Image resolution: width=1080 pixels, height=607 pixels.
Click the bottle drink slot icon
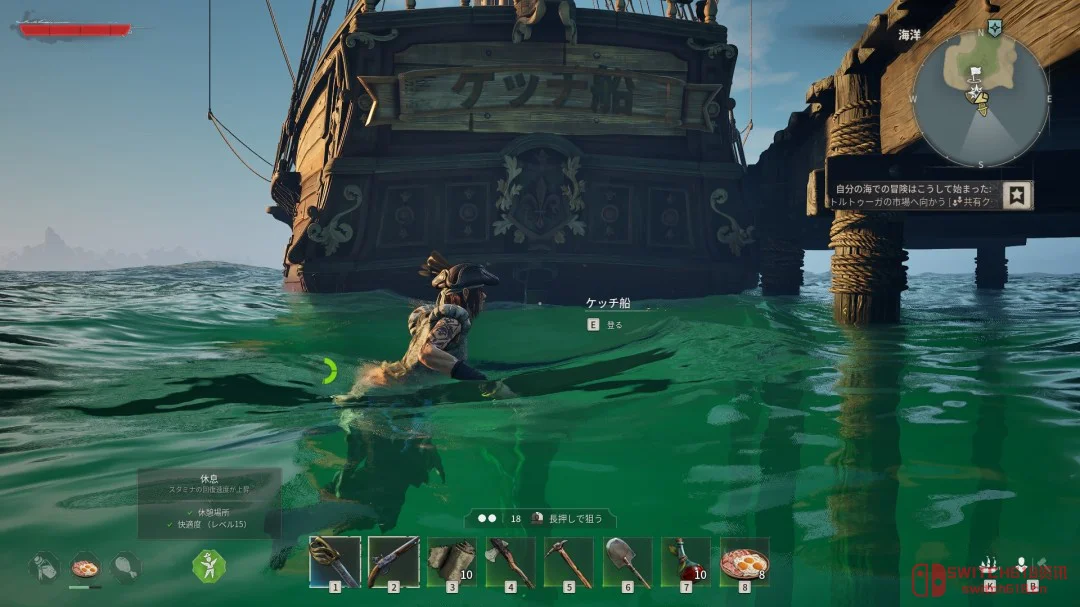44,567
